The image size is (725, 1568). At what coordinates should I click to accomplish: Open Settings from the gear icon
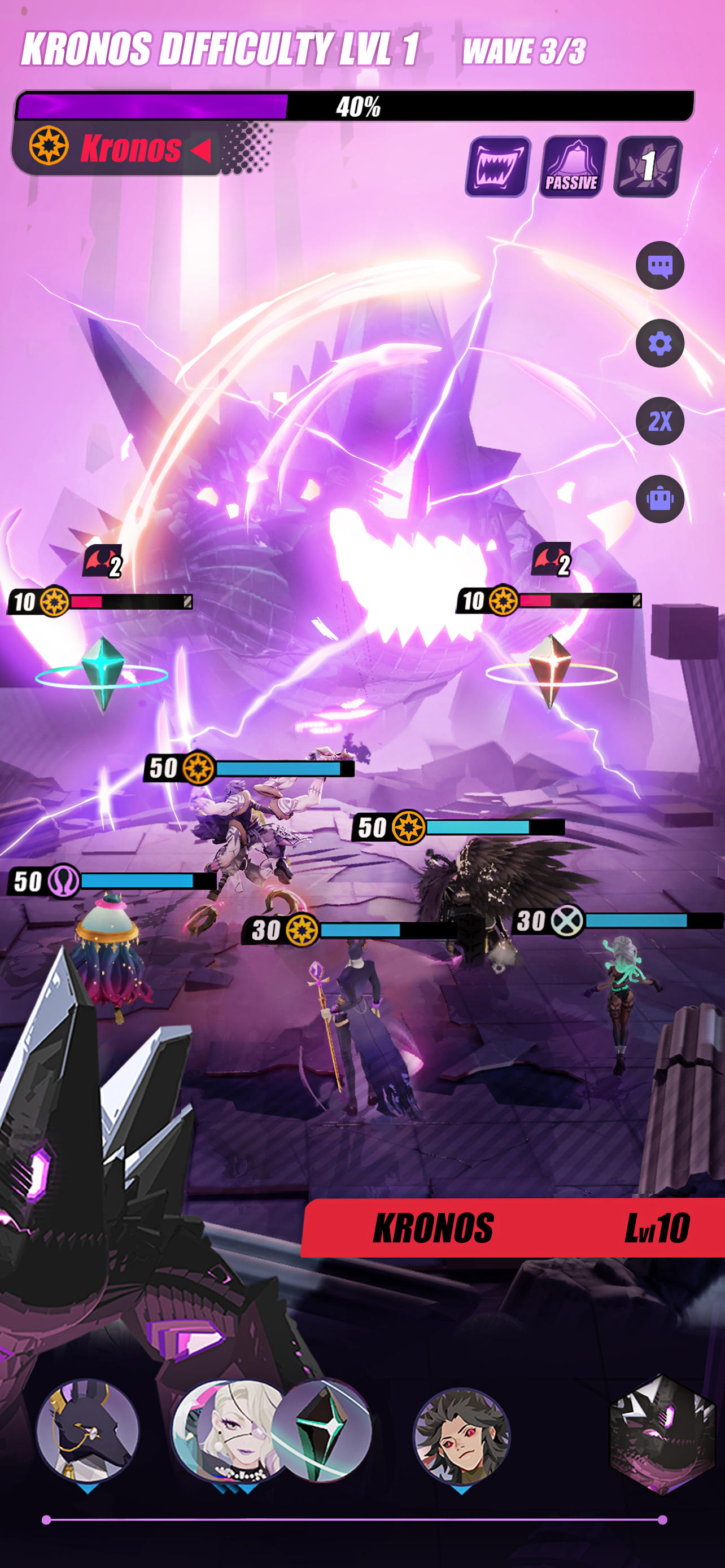coord(660,343)
